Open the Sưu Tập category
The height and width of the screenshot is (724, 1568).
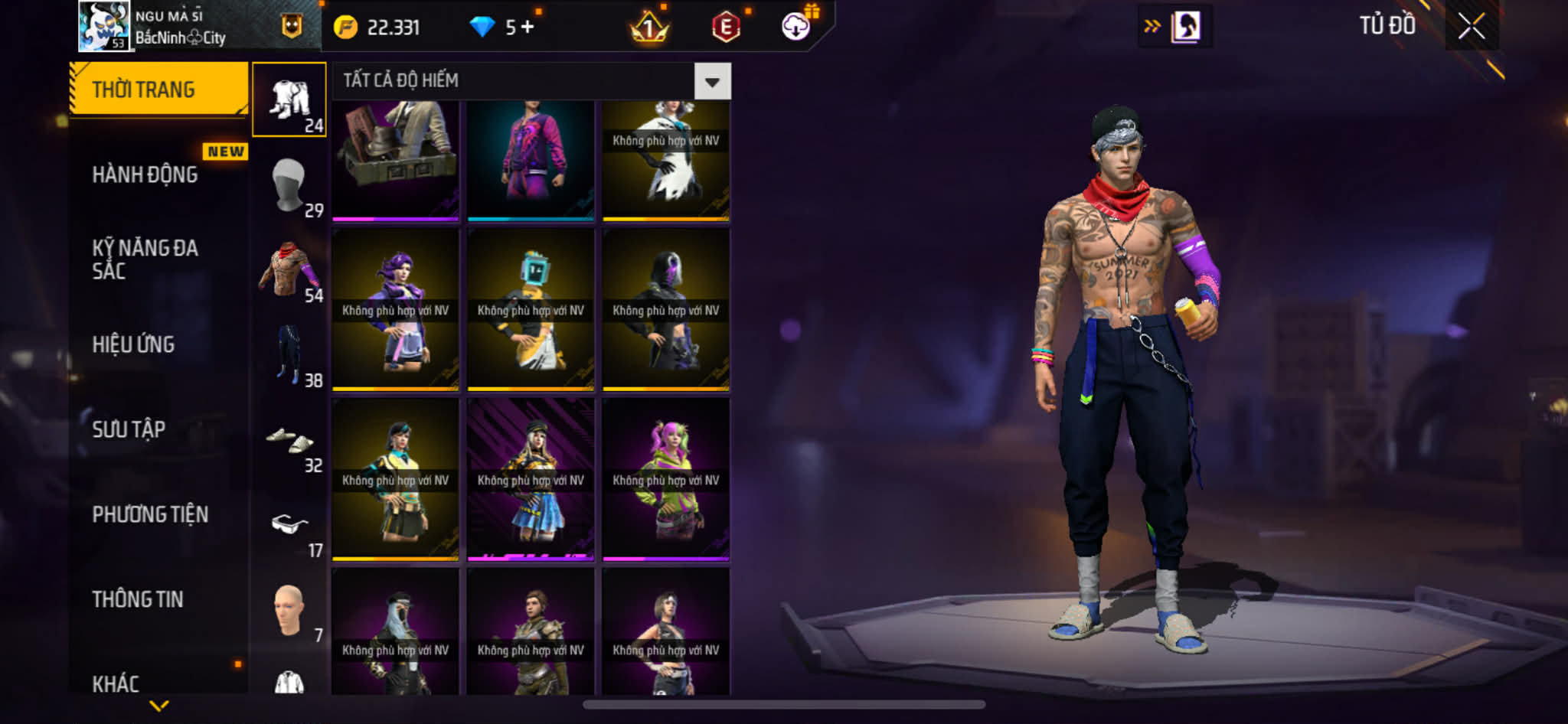[x=129, y=429]
